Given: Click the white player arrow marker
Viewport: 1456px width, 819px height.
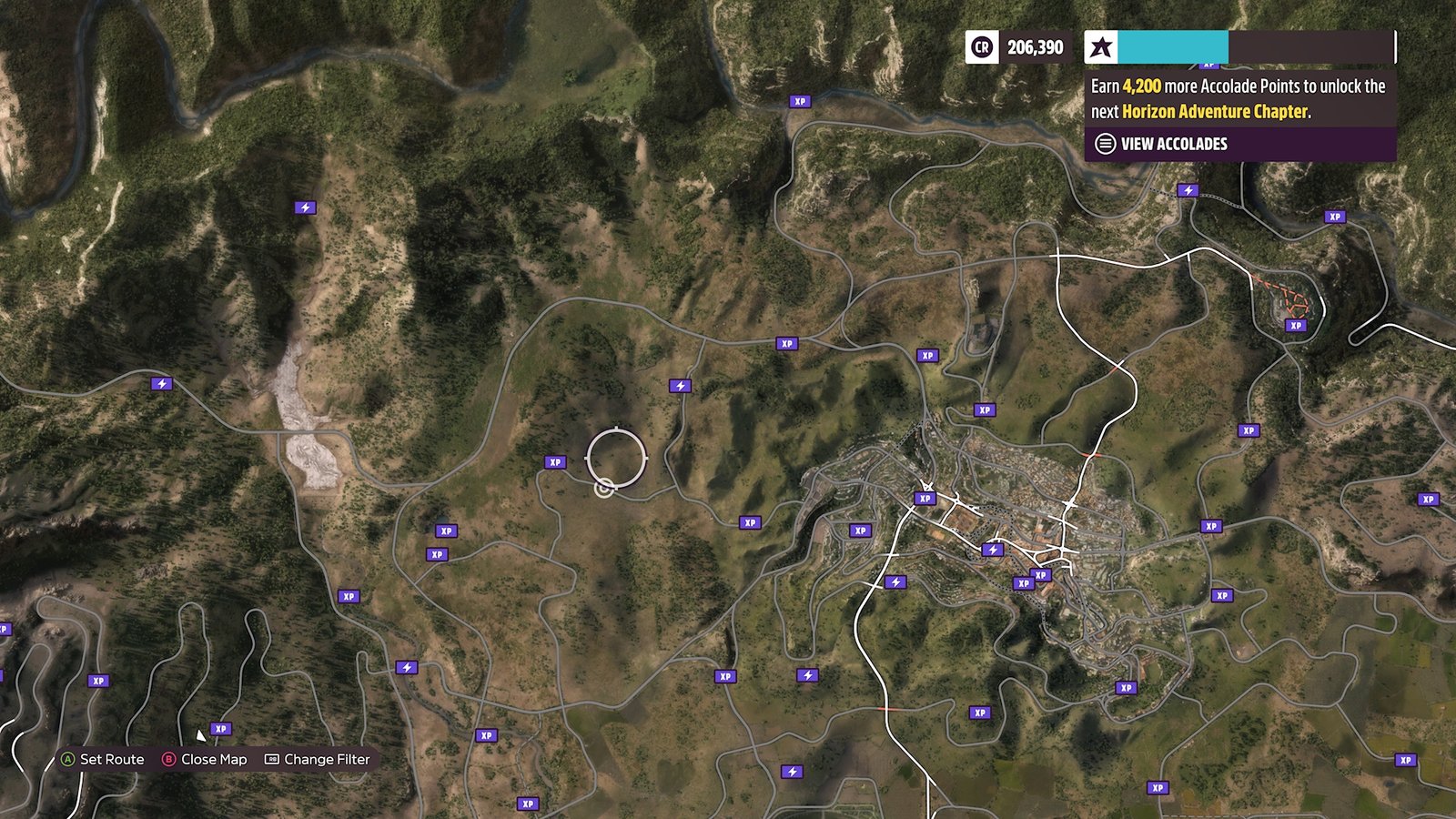Looking at the screenshot, I should pyautogui.click(x=200, y=734).
